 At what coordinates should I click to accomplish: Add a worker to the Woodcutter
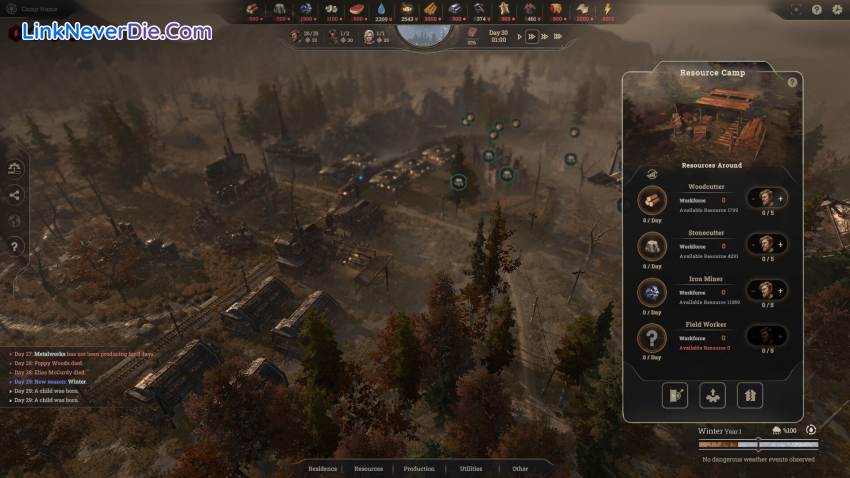pyautogui.click(x=781, y=199)
